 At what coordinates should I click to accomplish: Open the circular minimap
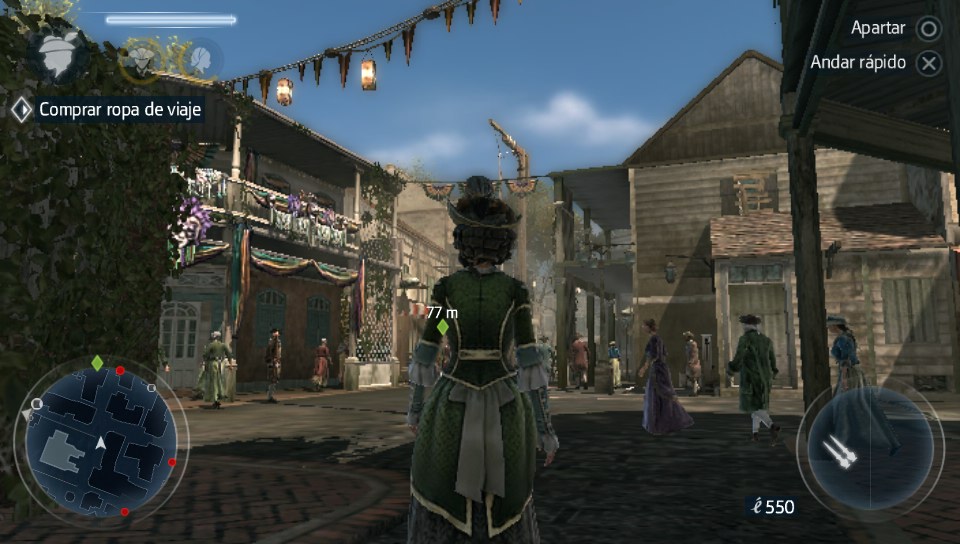[101, 440]
